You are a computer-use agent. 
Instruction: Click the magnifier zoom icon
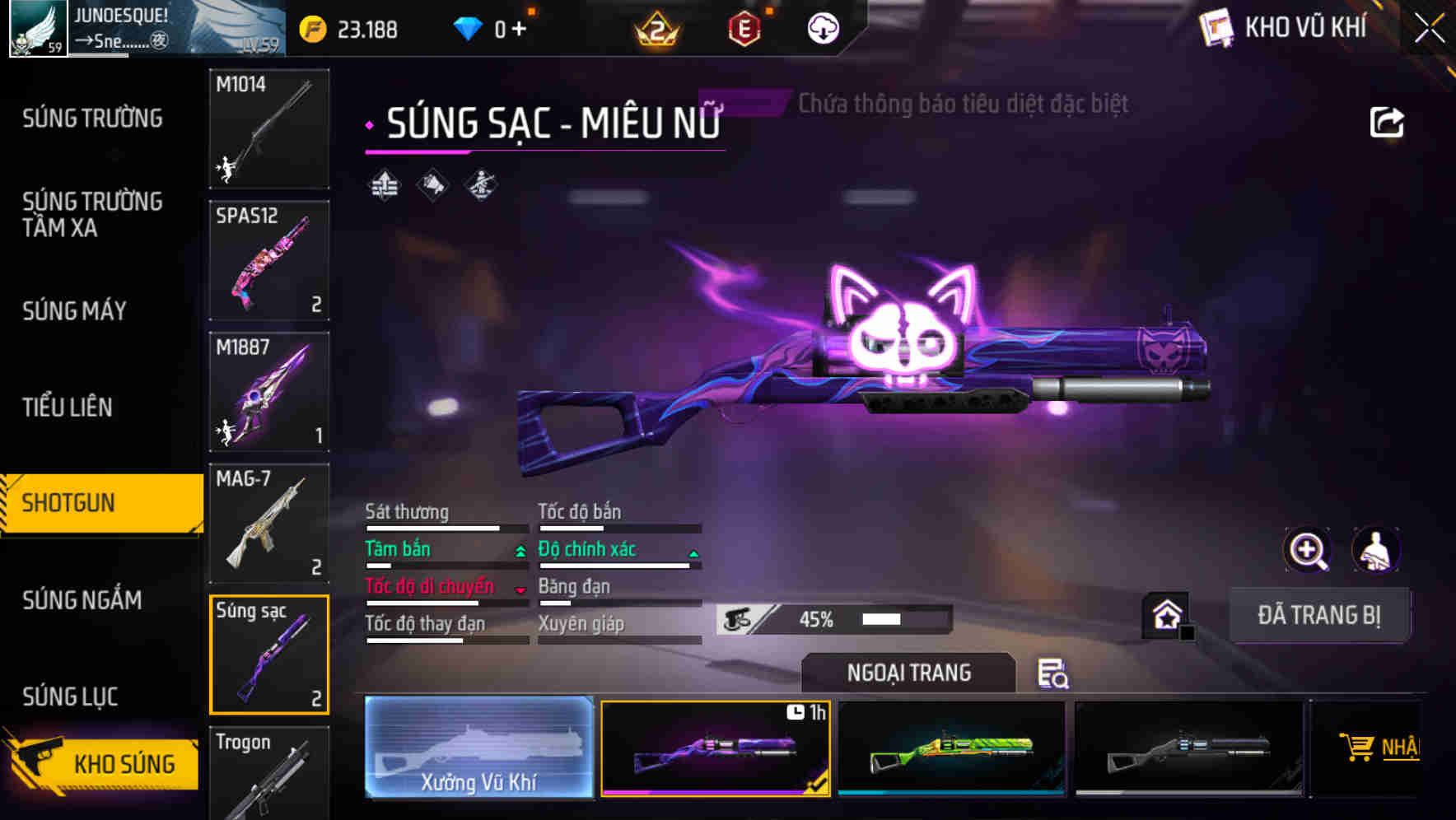point(1308,549)
